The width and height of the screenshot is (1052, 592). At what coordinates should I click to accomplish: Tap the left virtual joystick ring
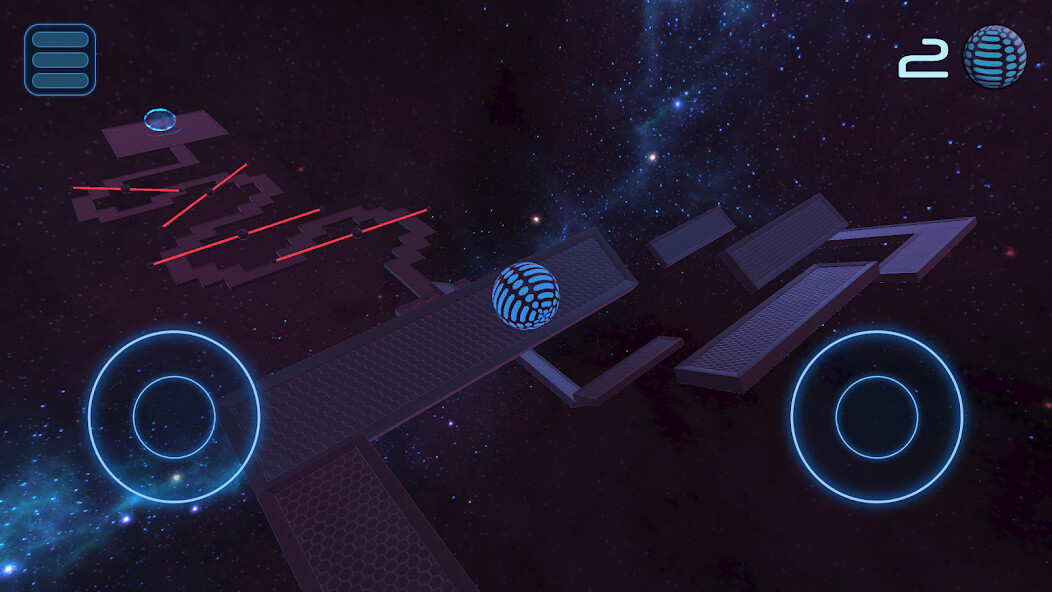click(x=174, y=417)
